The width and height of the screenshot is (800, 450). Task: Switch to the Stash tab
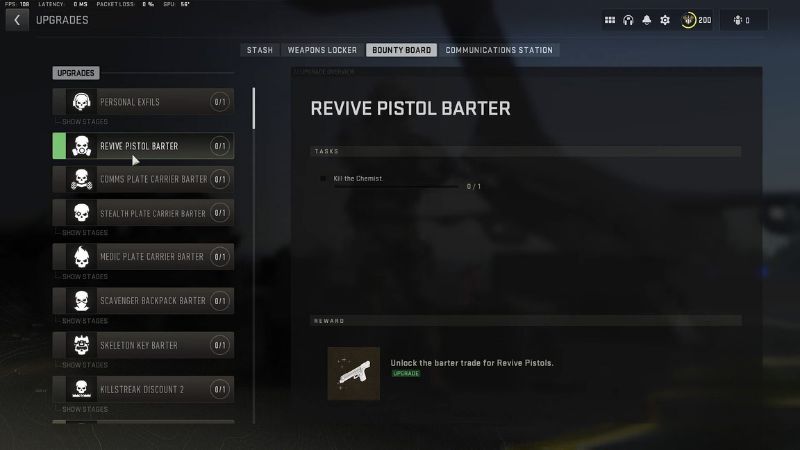click(259, 50)
